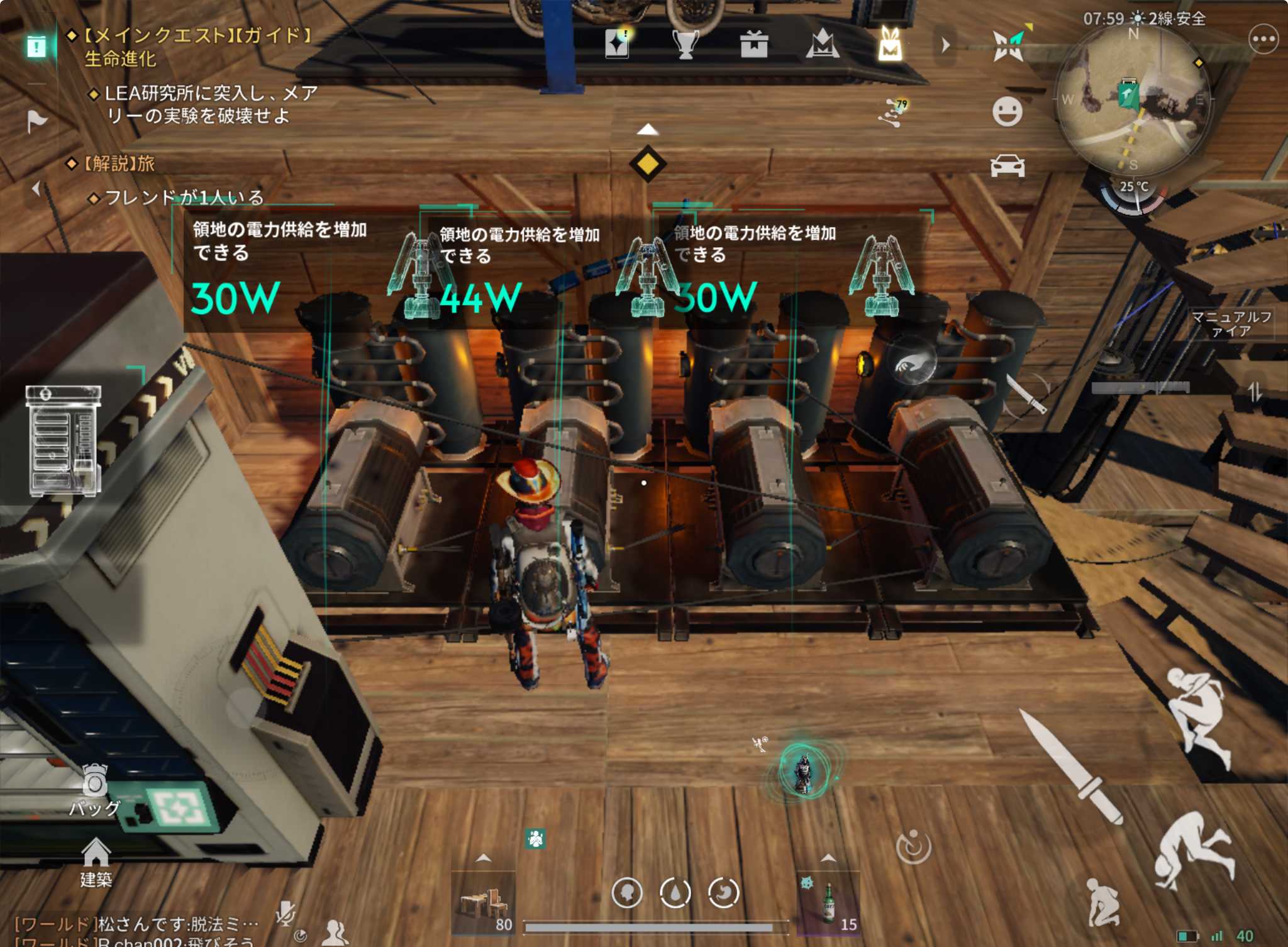Open the gift box rewards icon
Image resolution: width=1288 pixels, height=947 pixels.
[753, 45]
